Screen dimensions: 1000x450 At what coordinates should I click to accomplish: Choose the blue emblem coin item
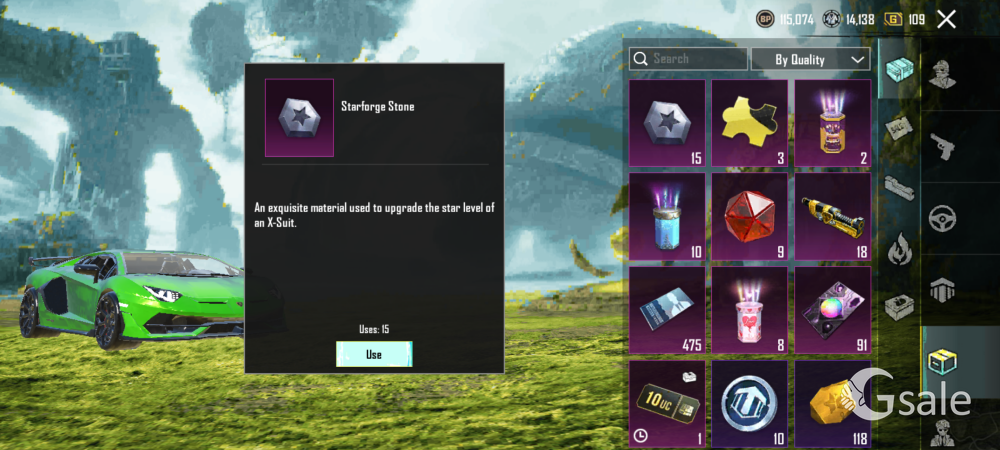point(750,402)
